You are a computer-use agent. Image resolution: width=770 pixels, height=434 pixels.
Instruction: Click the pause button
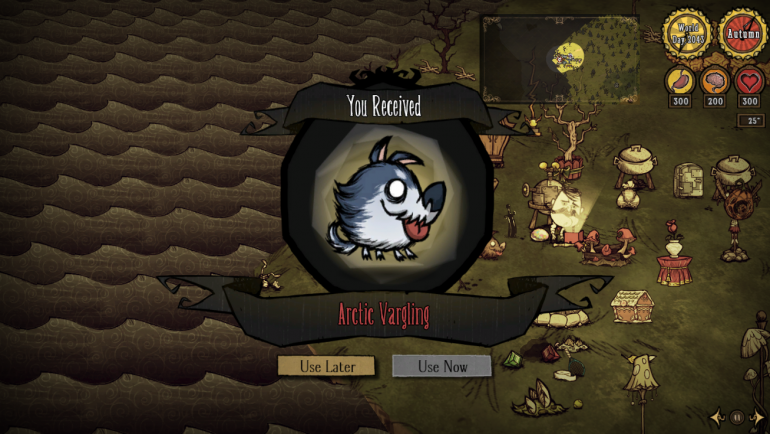(x=737, y=416)
